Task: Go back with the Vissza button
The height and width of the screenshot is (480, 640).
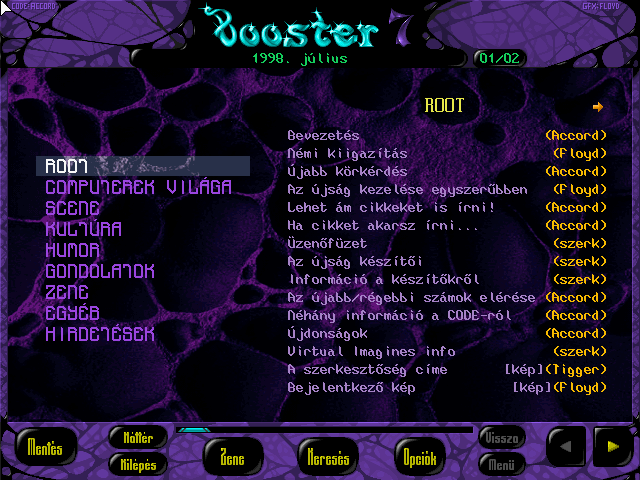Action: point(501,438)
